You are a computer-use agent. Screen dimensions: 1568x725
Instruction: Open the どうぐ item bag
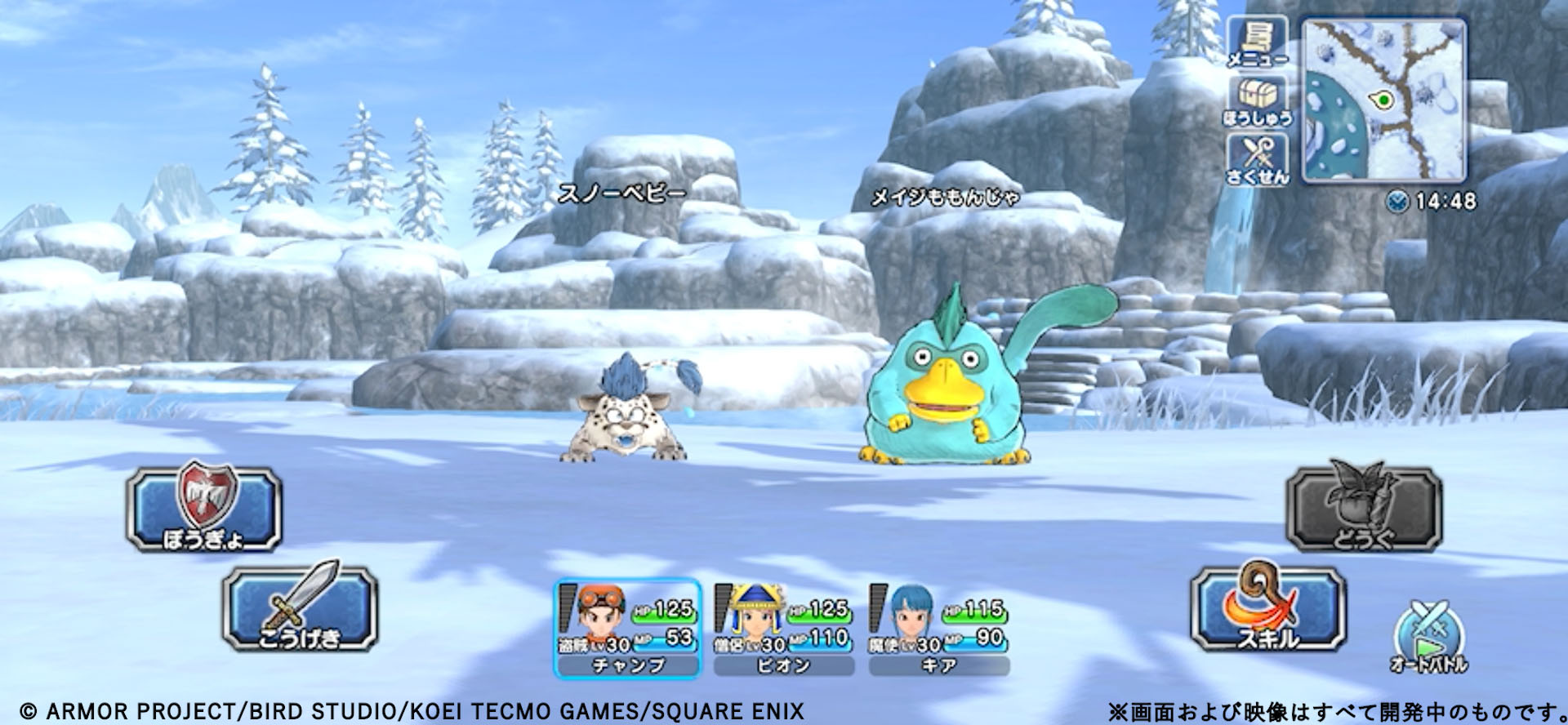1363,508
